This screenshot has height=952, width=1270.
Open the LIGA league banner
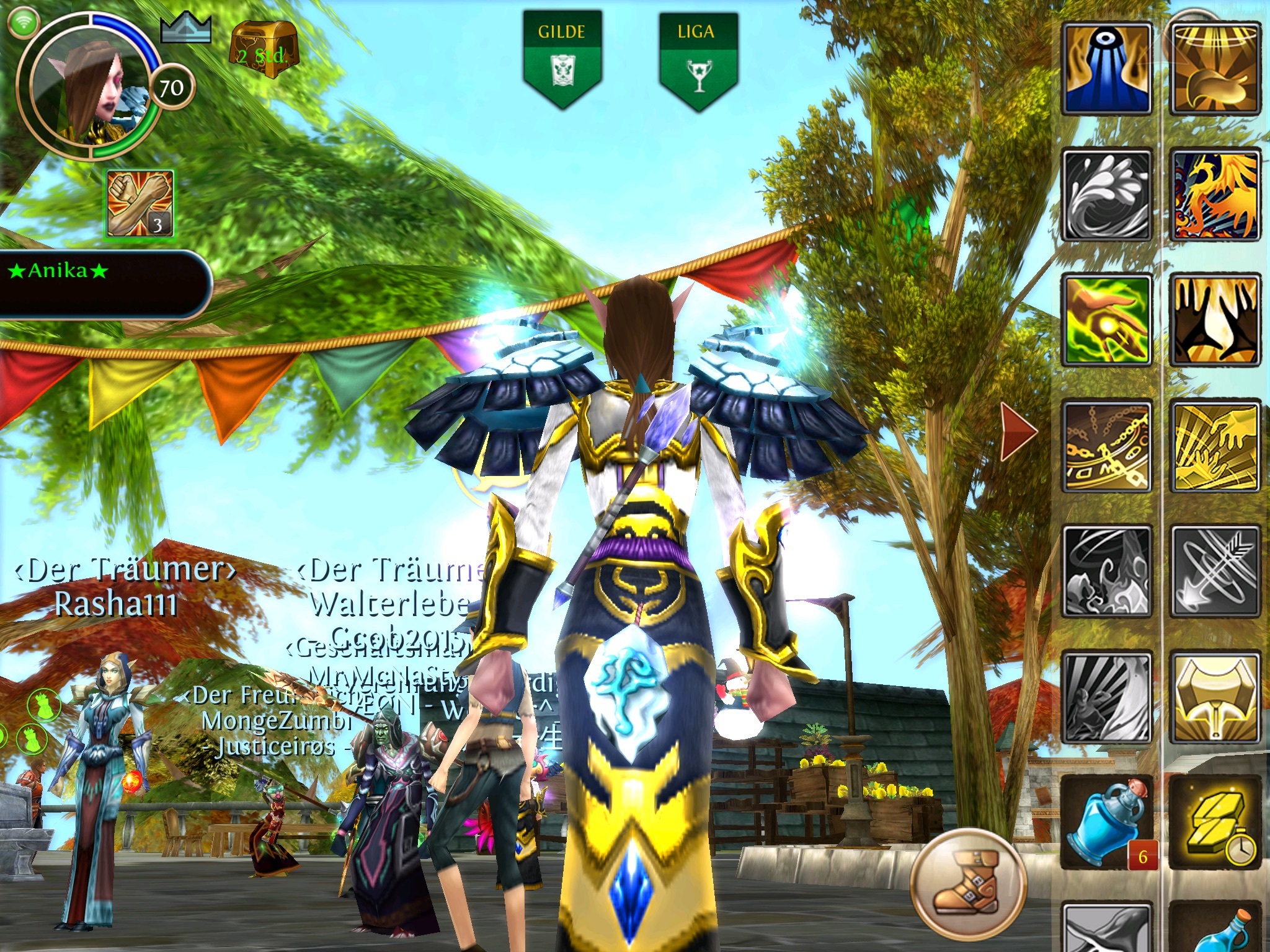pyautogui.click(x=698, y=59)
